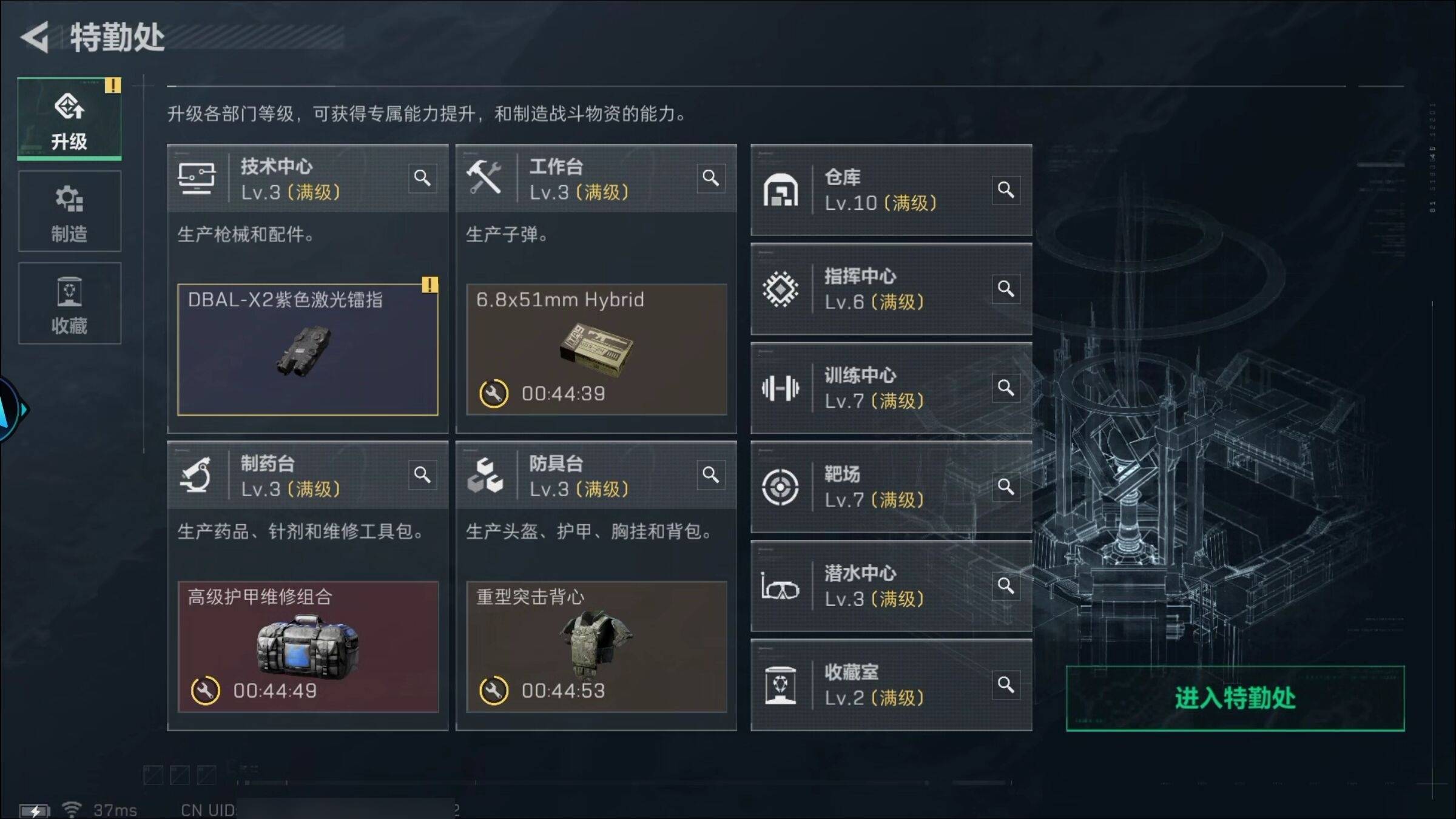Inspect 技术中心 with its magnifier icon
This screenshot has width=1456, height=819.
pyautogui.click(x=422, y=178)
